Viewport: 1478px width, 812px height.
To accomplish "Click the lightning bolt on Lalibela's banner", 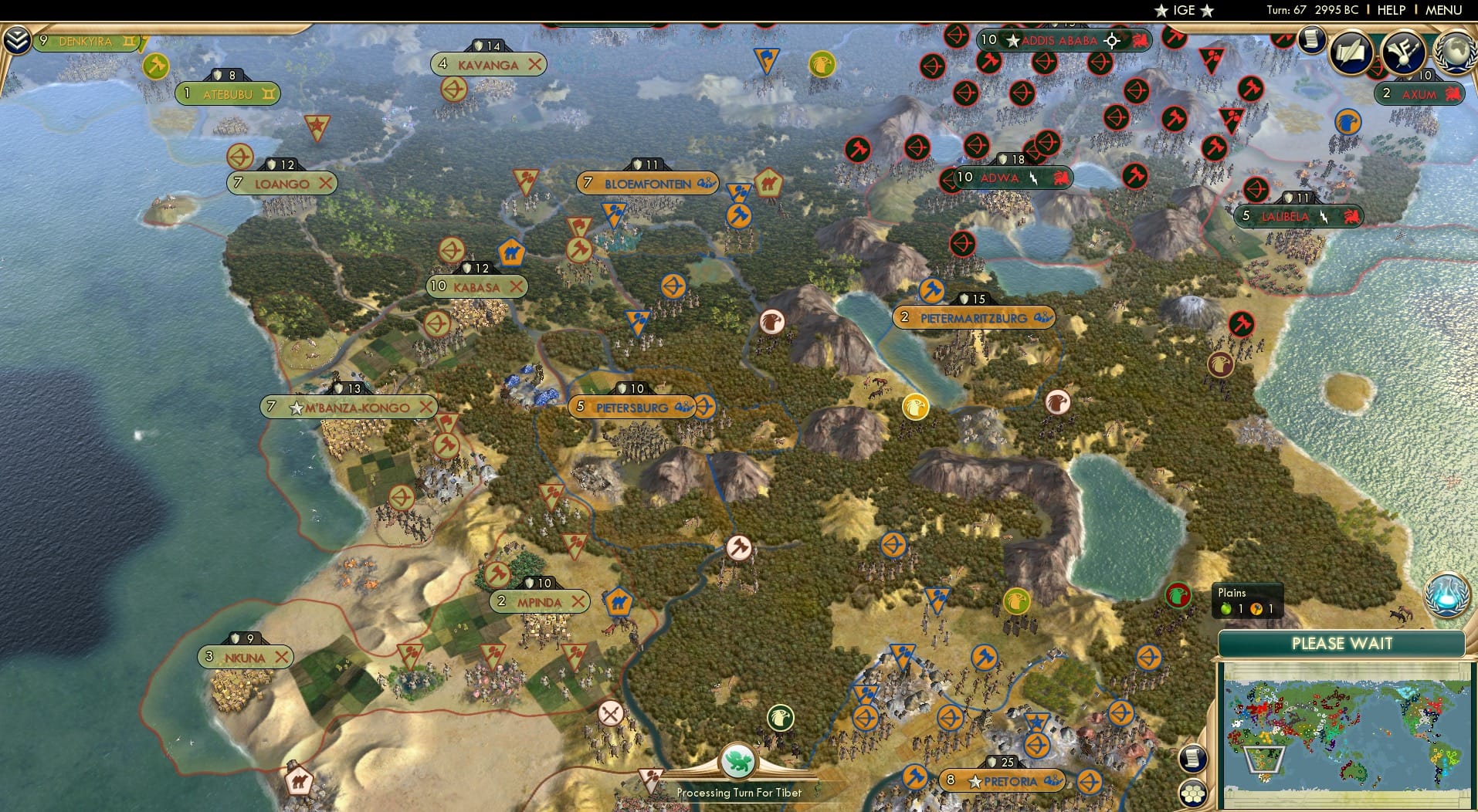I will click(1325, 216).
